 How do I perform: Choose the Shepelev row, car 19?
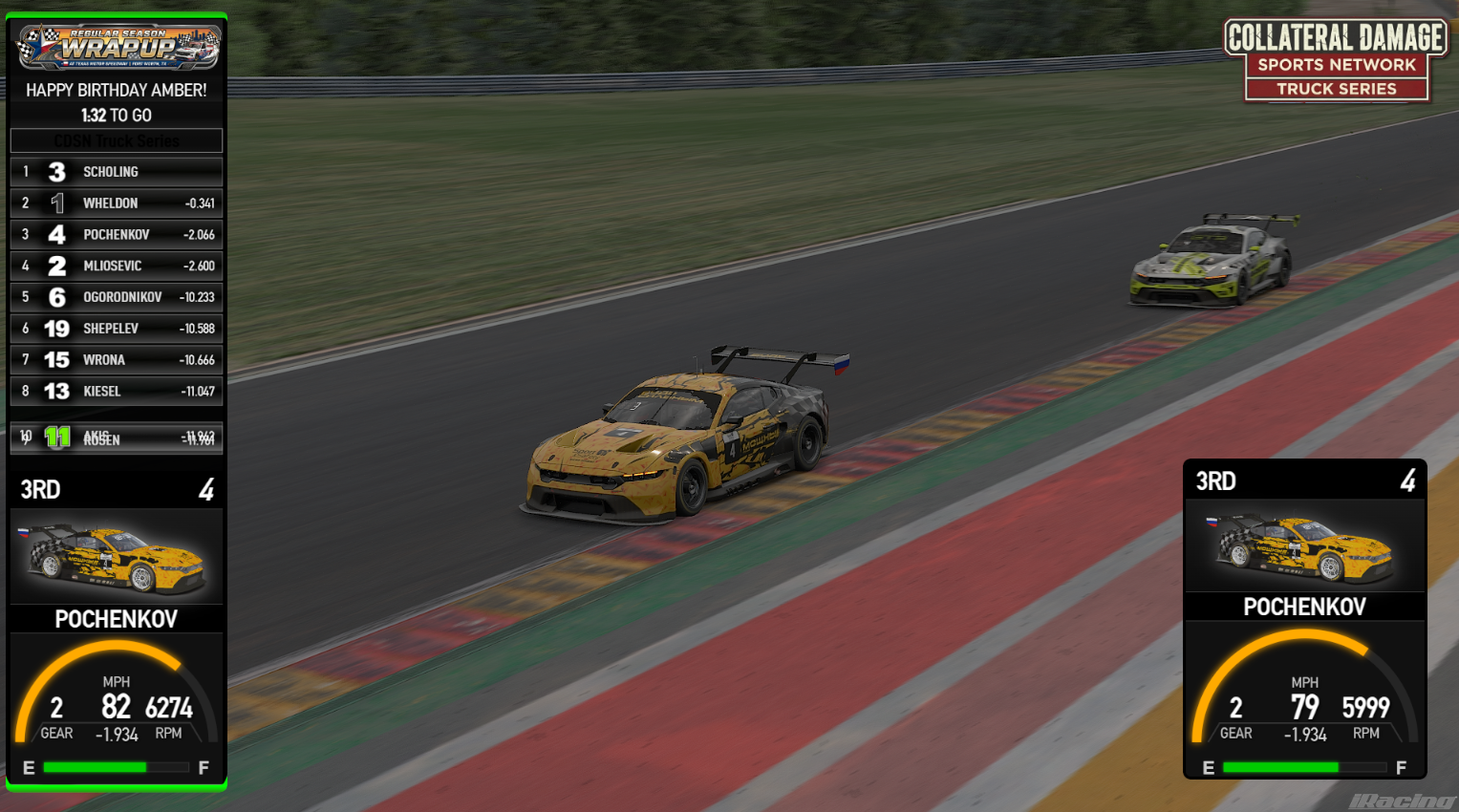(117, 329)
